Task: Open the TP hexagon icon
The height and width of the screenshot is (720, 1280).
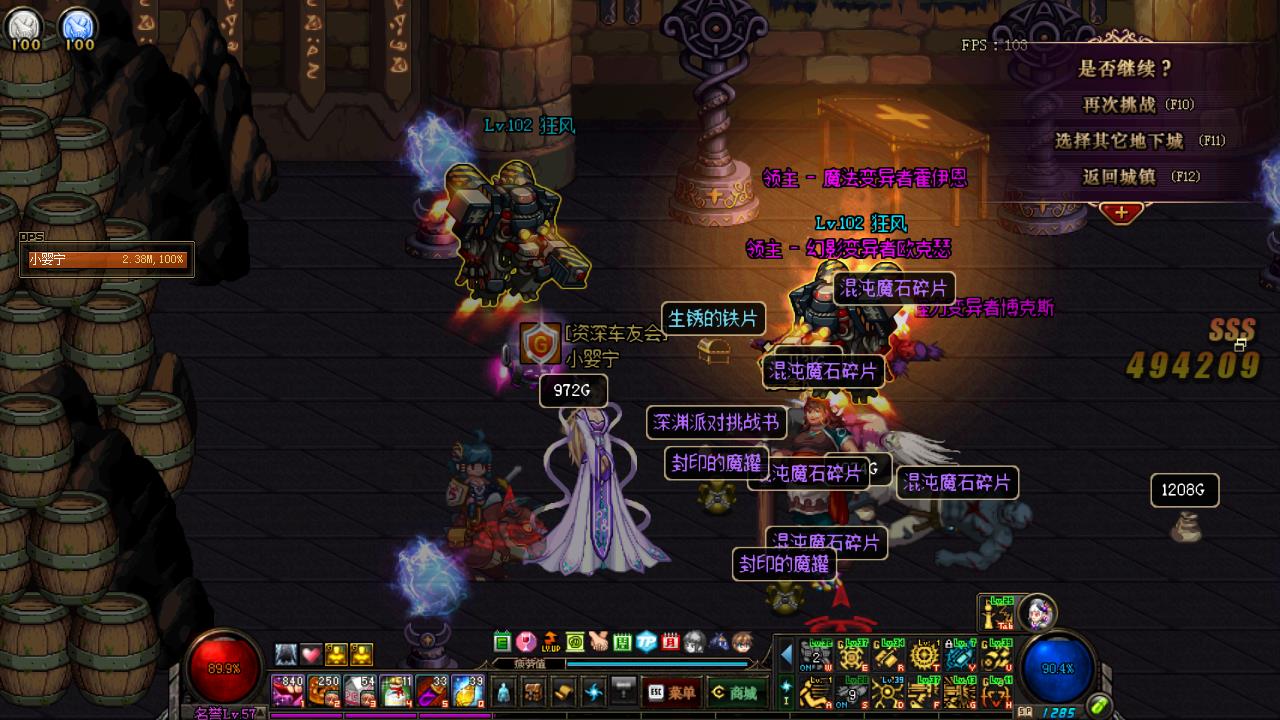Action: click(646, 641)
